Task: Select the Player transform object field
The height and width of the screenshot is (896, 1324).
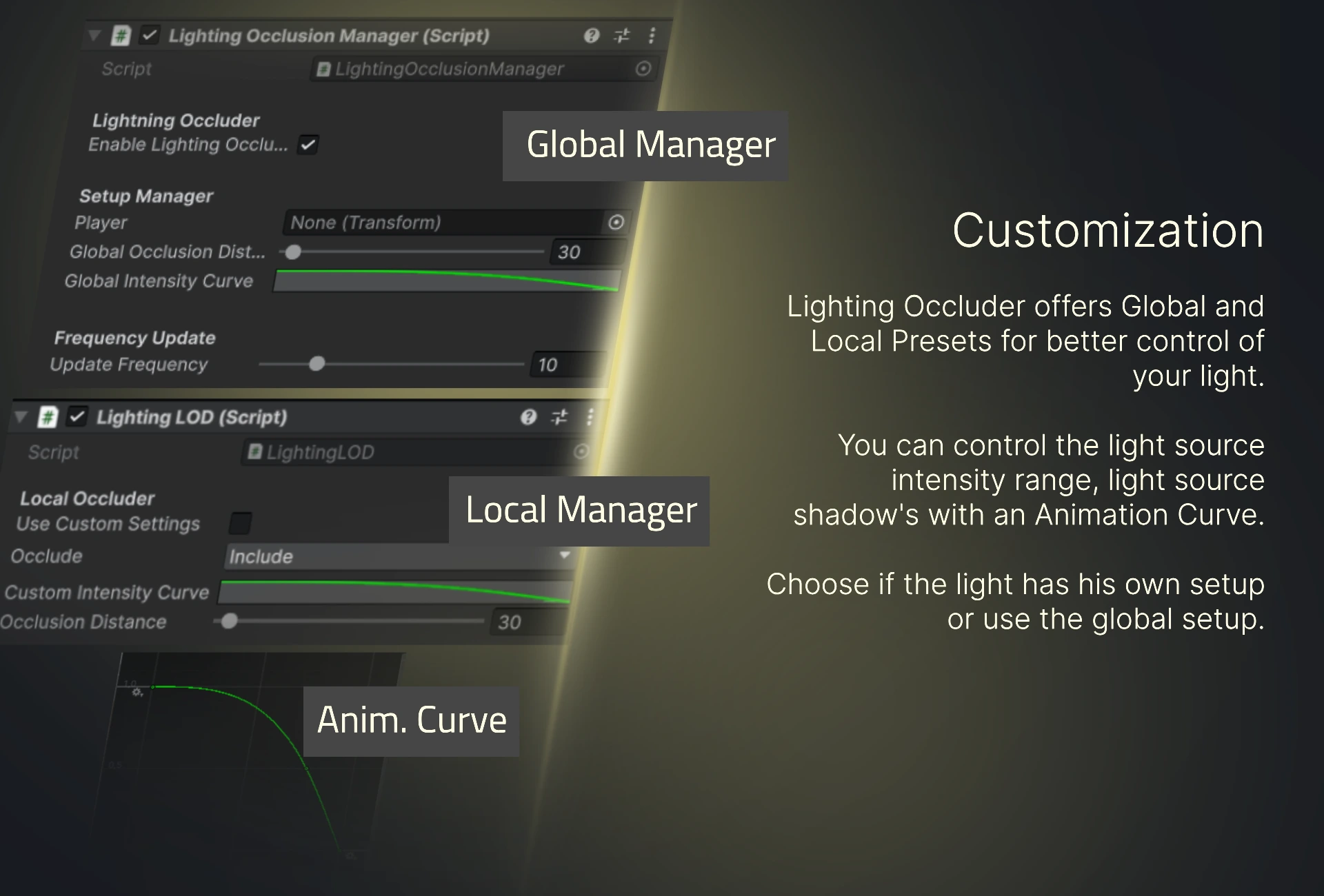Action: coord(441,223)
